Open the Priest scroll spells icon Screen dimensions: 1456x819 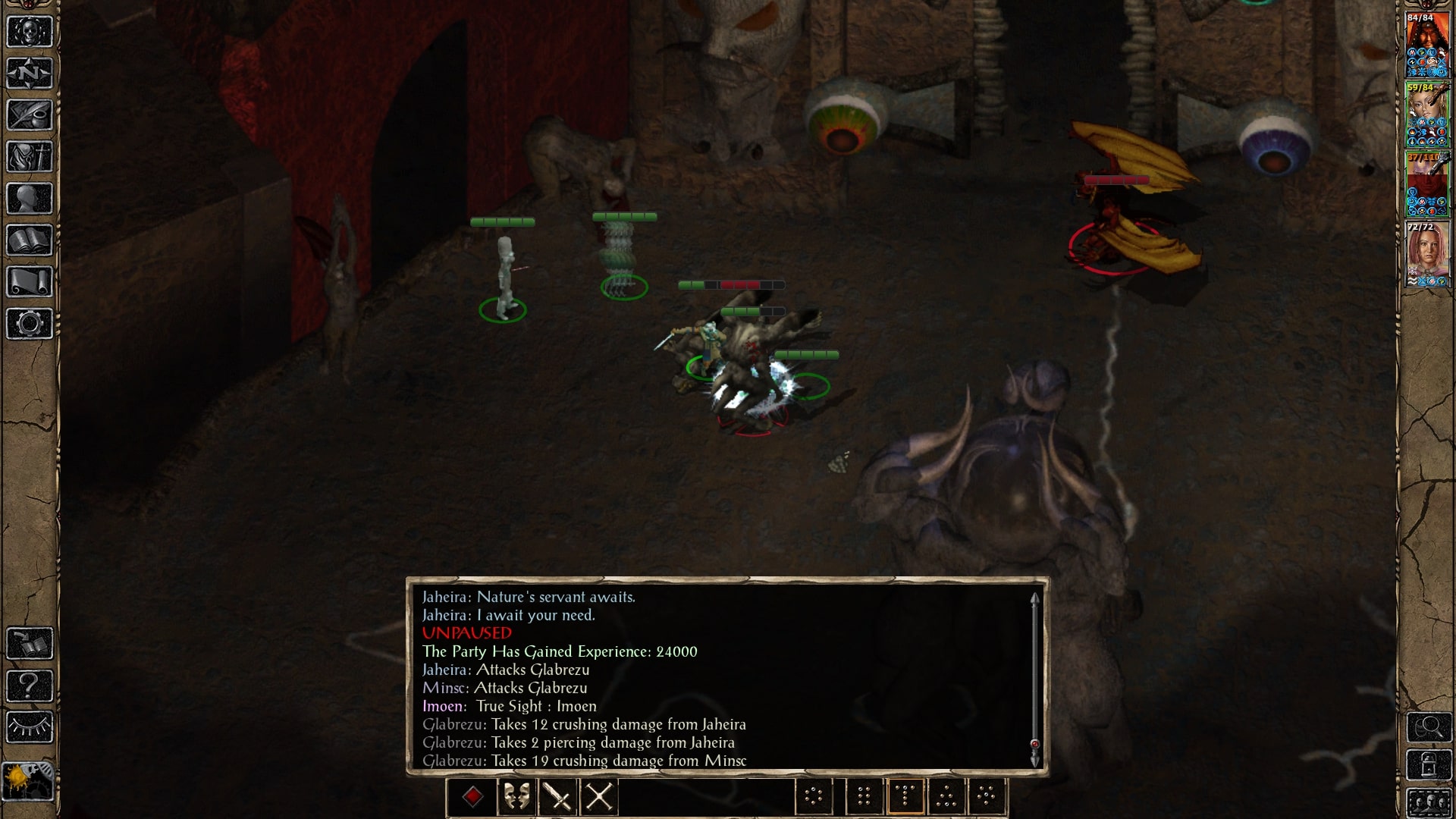click(x=29, y=281)
